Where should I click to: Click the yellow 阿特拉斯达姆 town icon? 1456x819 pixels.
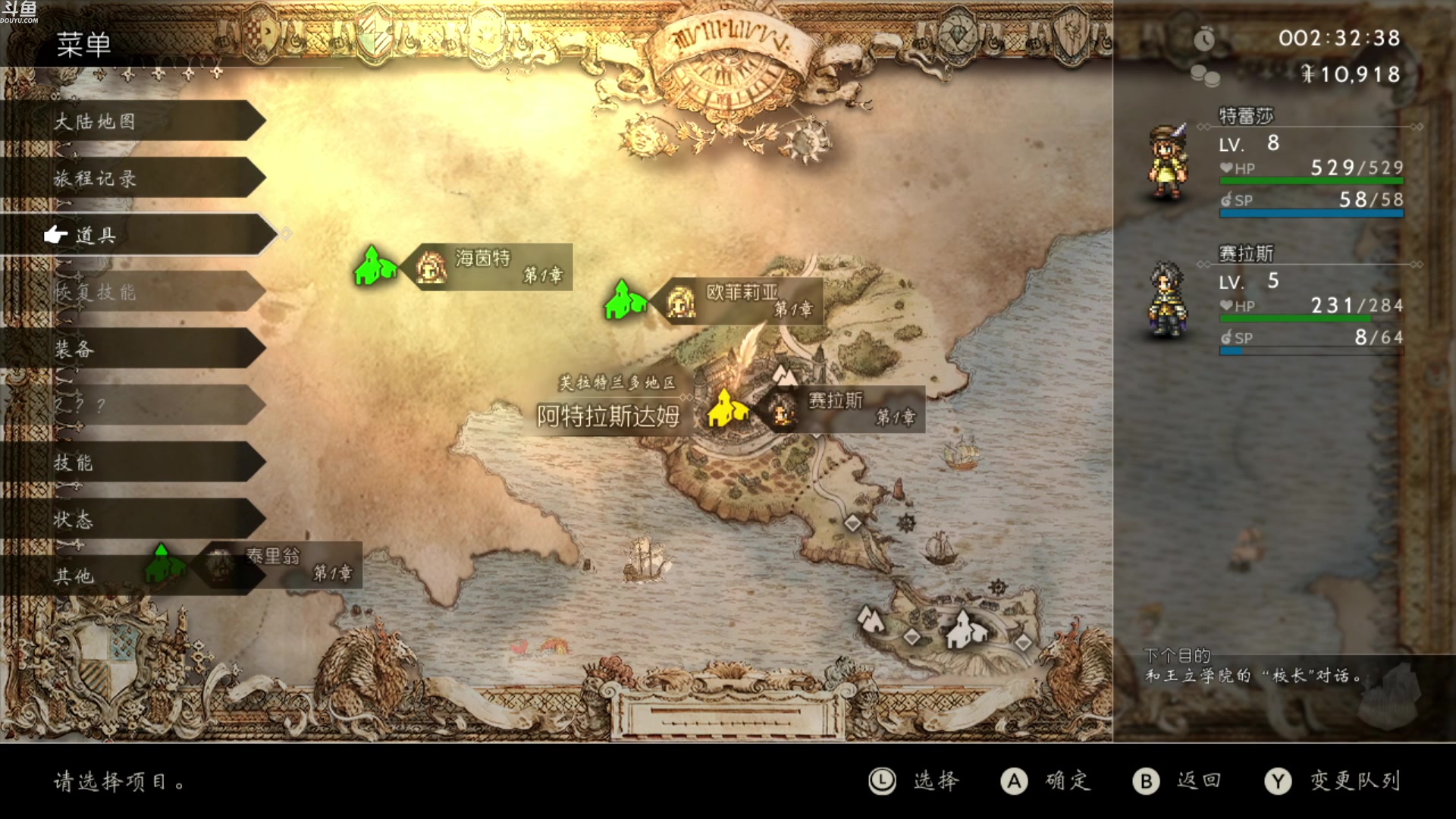tap(727, 408)
